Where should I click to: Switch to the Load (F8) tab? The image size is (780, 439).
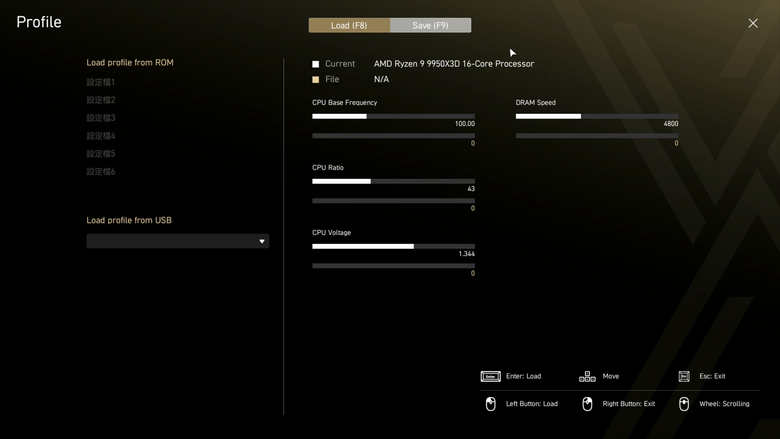(349, 25)
